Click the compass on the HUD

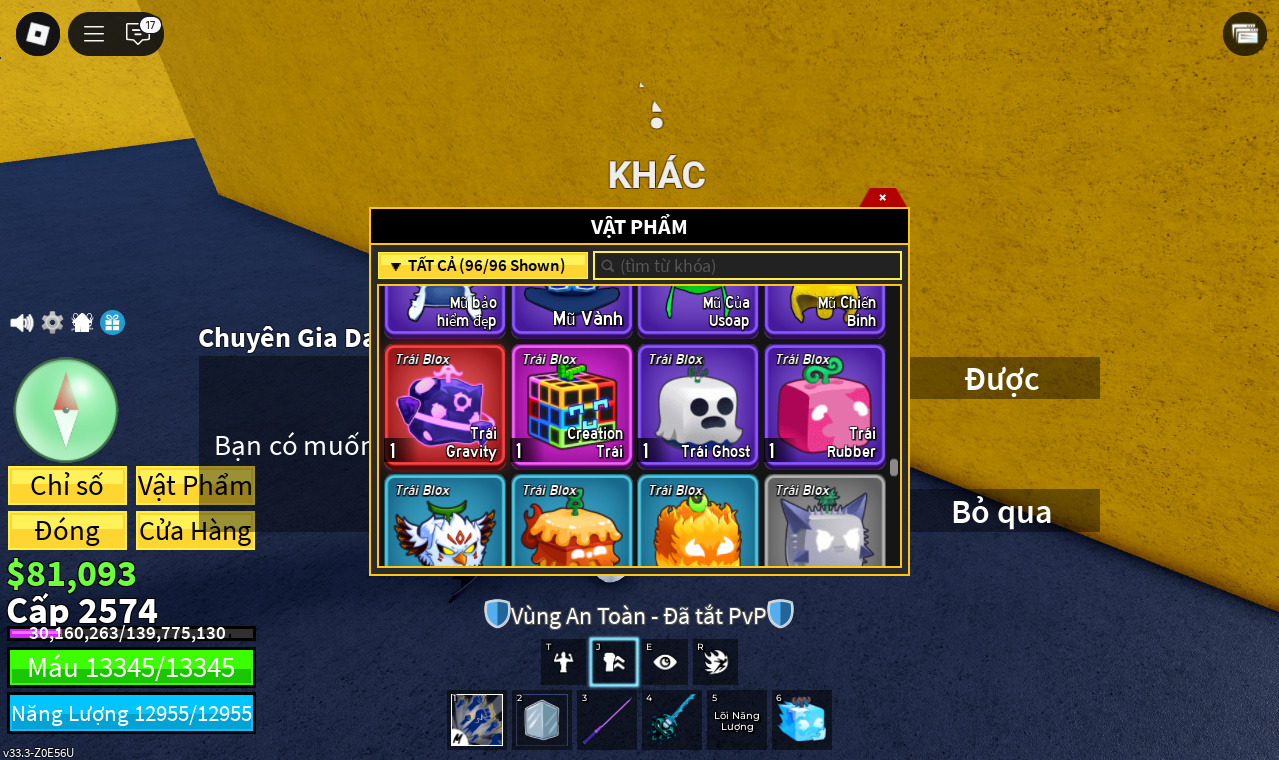tap(66, 410)
